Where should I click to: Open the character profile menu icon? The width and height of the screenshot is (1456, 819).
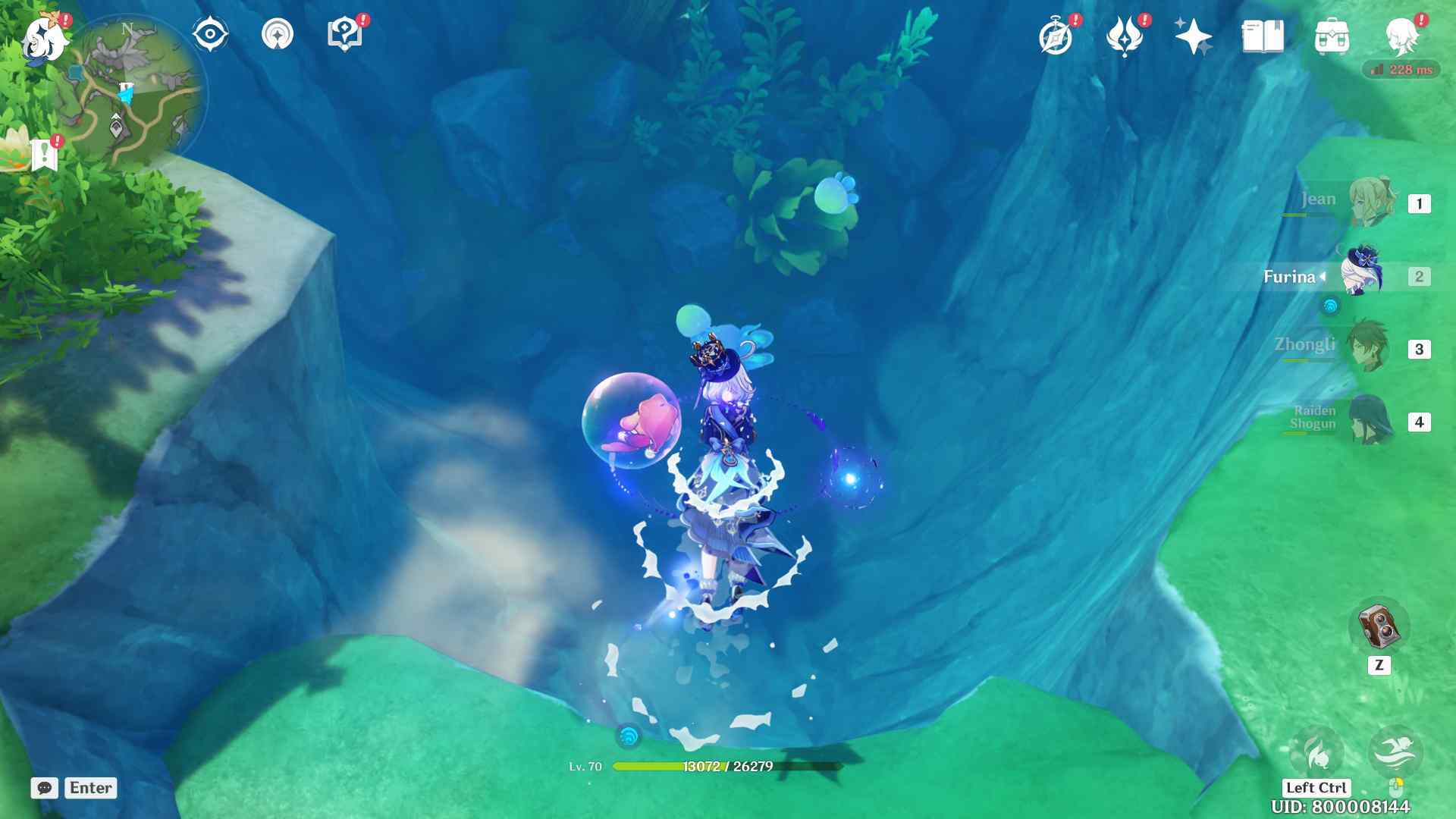tap(1401, 35)
